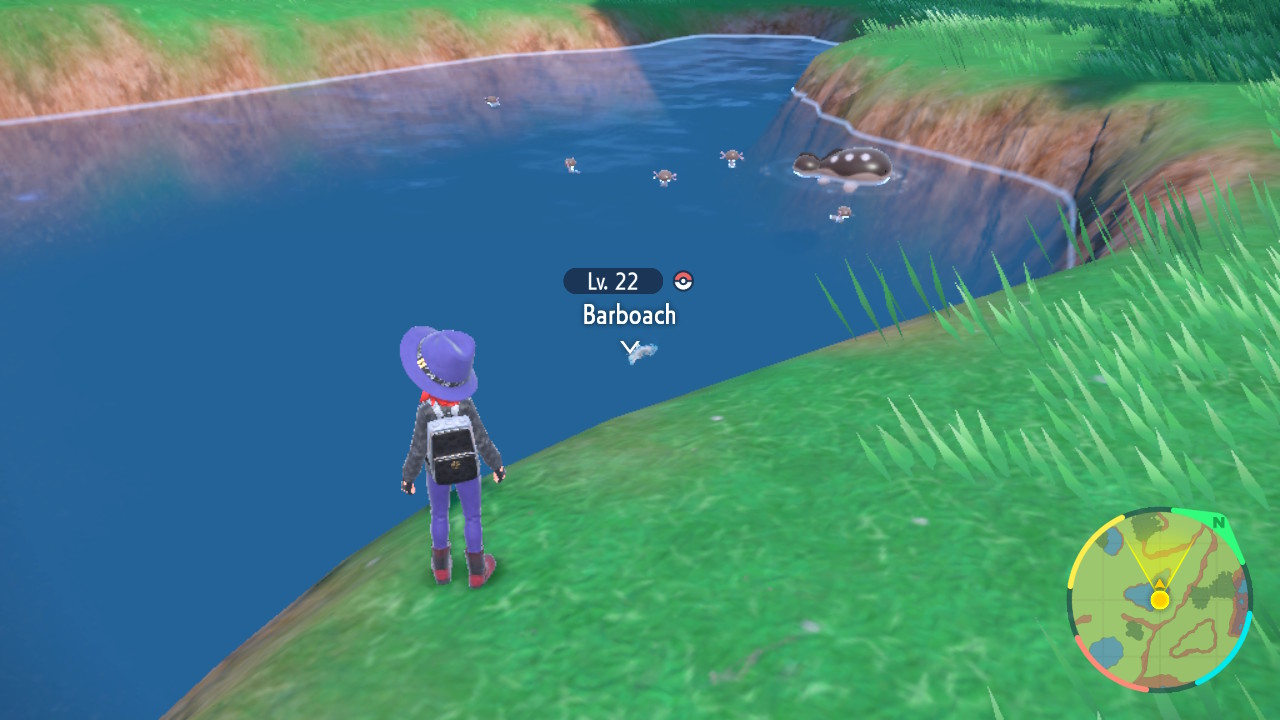Image resolution: width=1280 pixels, height=720 pixels.
Task: Click the yellow view cone on the minimap
Action: click(1158, 558)
